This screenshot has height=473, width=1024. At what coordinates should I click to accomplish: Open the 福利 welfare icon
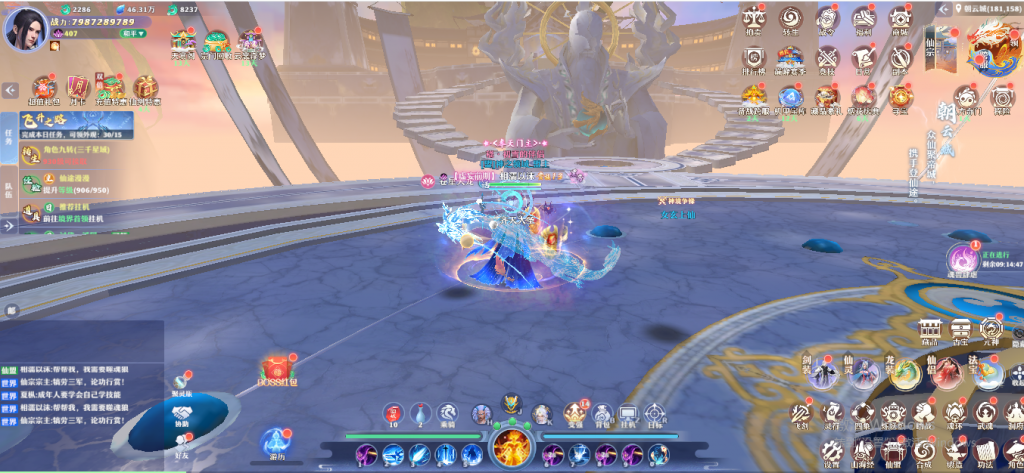pos(863,19)
